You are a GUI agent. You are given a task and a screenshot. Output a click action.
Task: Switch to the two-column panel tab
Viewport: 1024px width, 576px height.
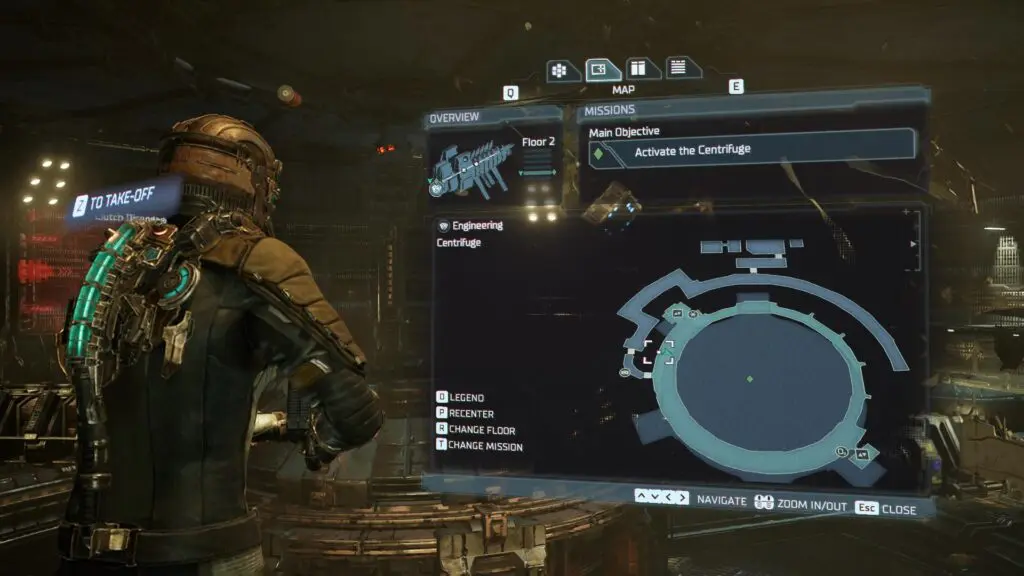pyautogui.click(x=637, y=69)
